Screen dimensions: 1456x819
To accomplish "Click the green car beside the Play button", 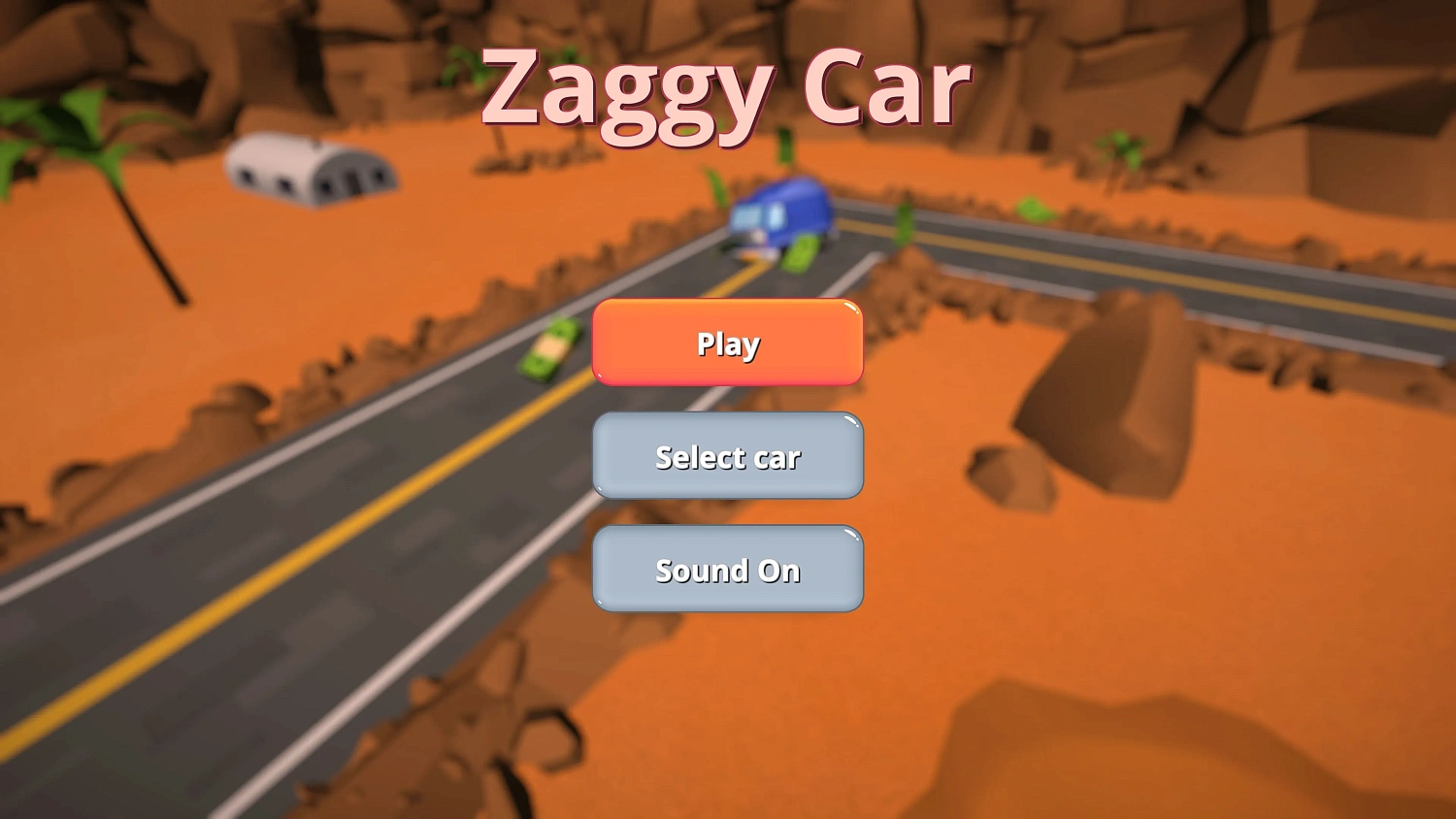I will click(x=548, y=349).
